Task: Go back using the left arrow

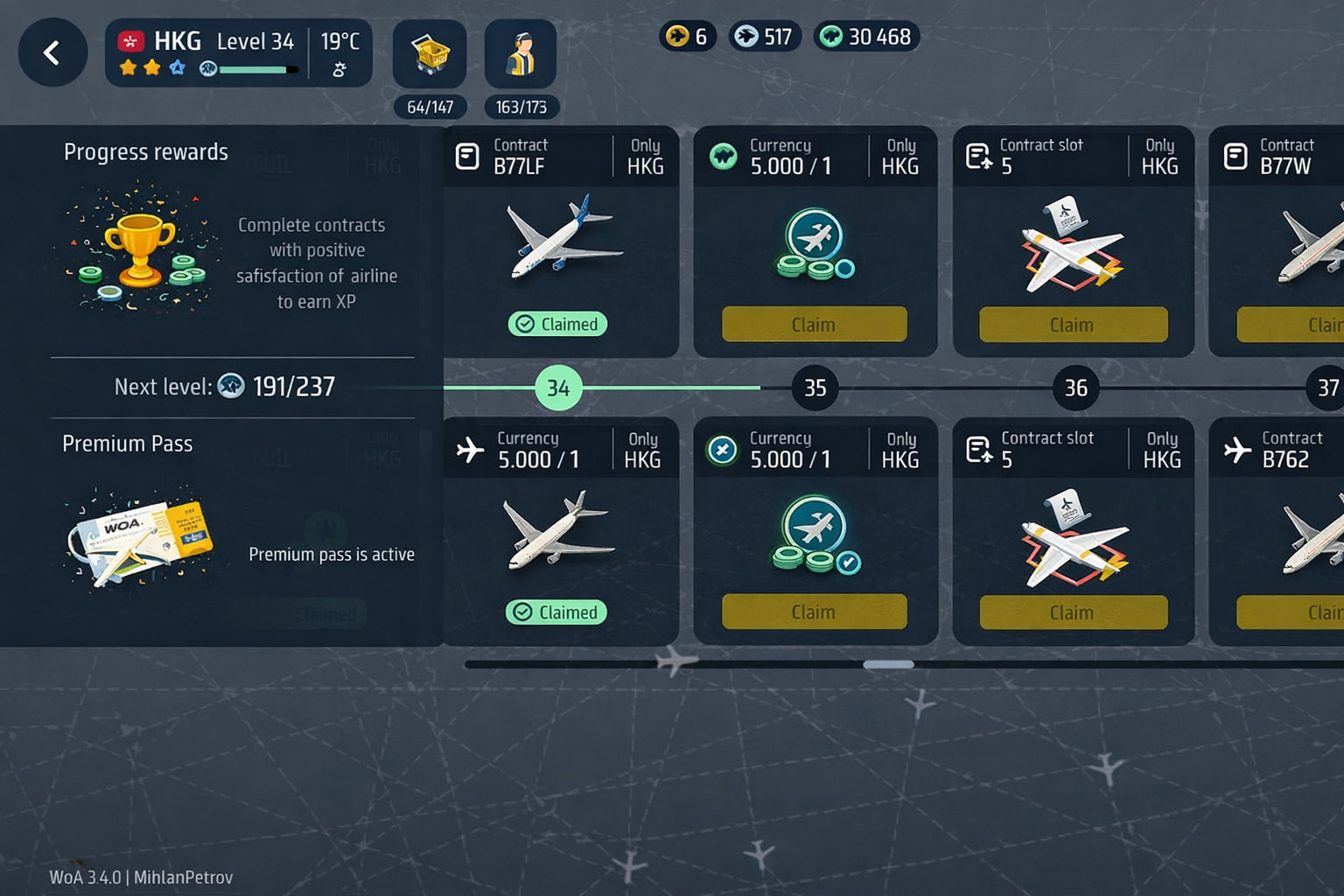Action: pos(52,52)
